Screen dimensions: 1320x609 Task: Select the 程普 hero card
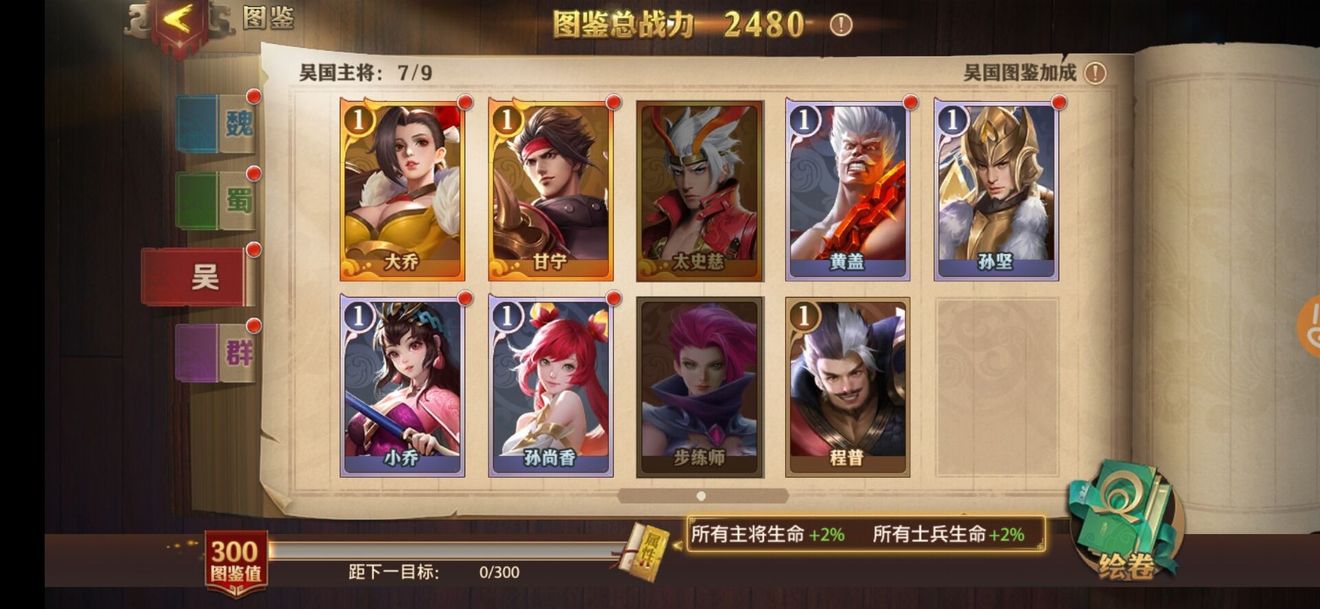click(847, 385)
